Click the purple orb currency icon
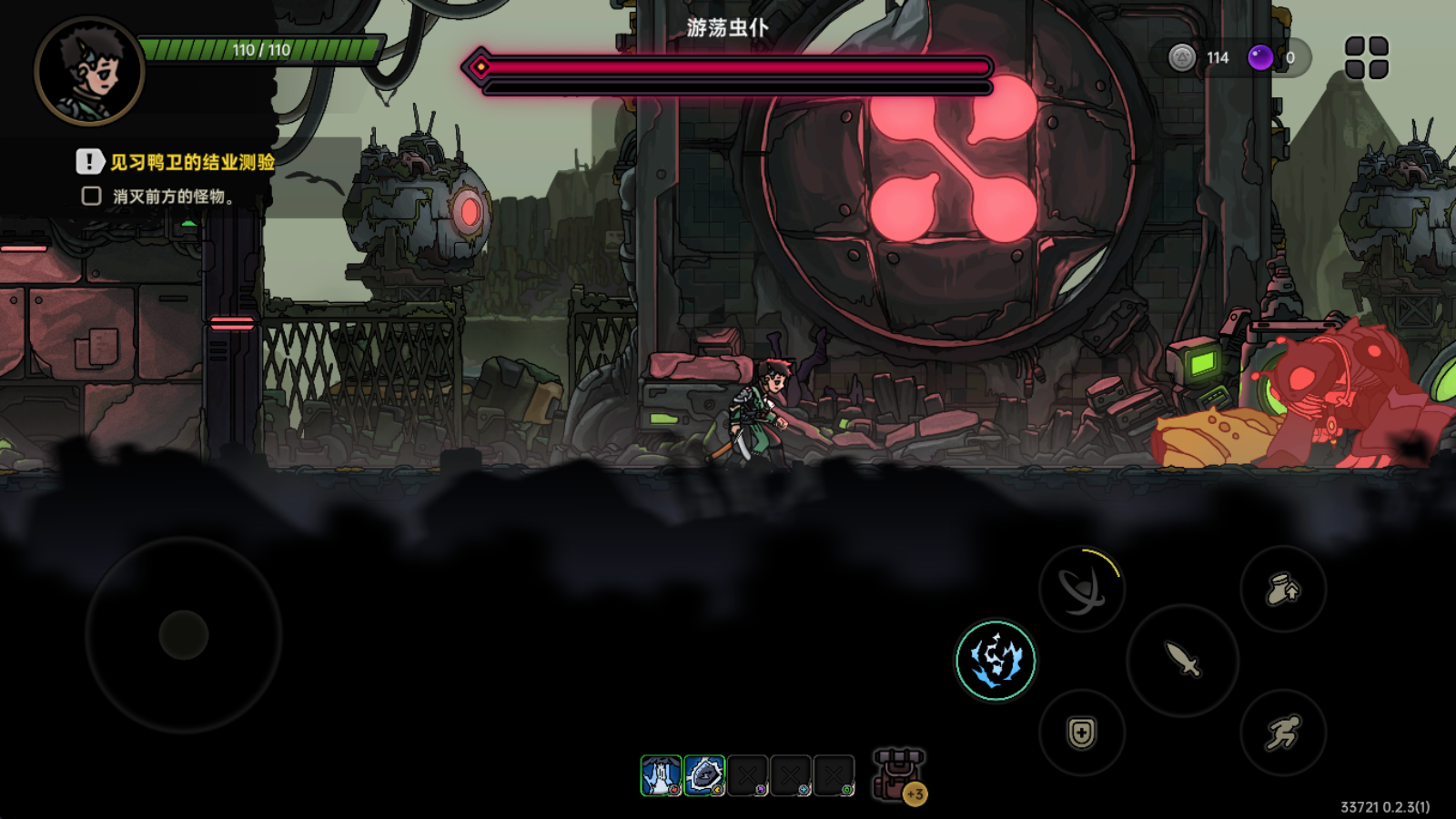The width and height of the screenshot is (1456, 819). point(1260,57)
